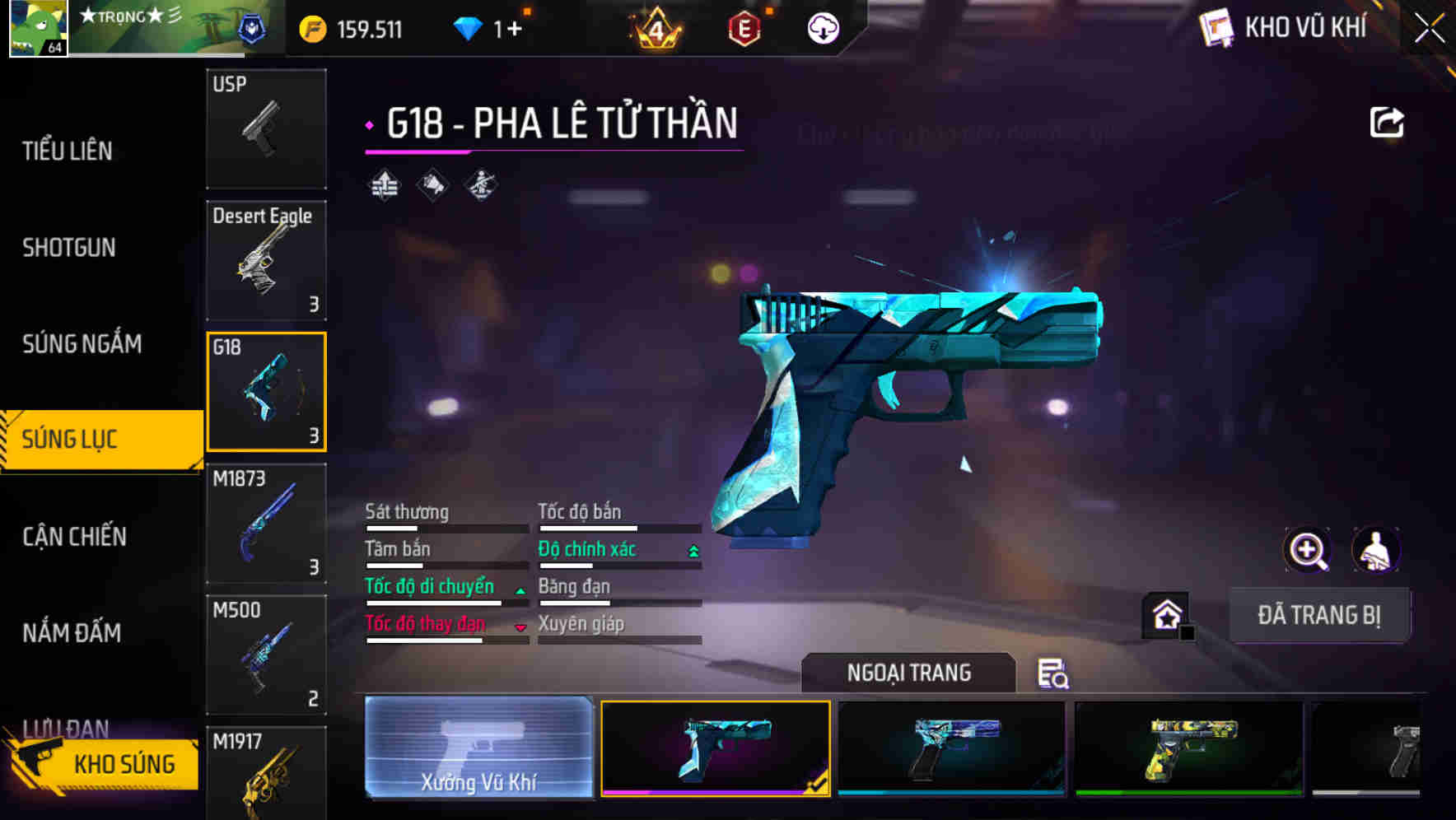Open Xưởng Vũ Khí
Viewport: 1456px width, 820px height.
tap(478, 751)
